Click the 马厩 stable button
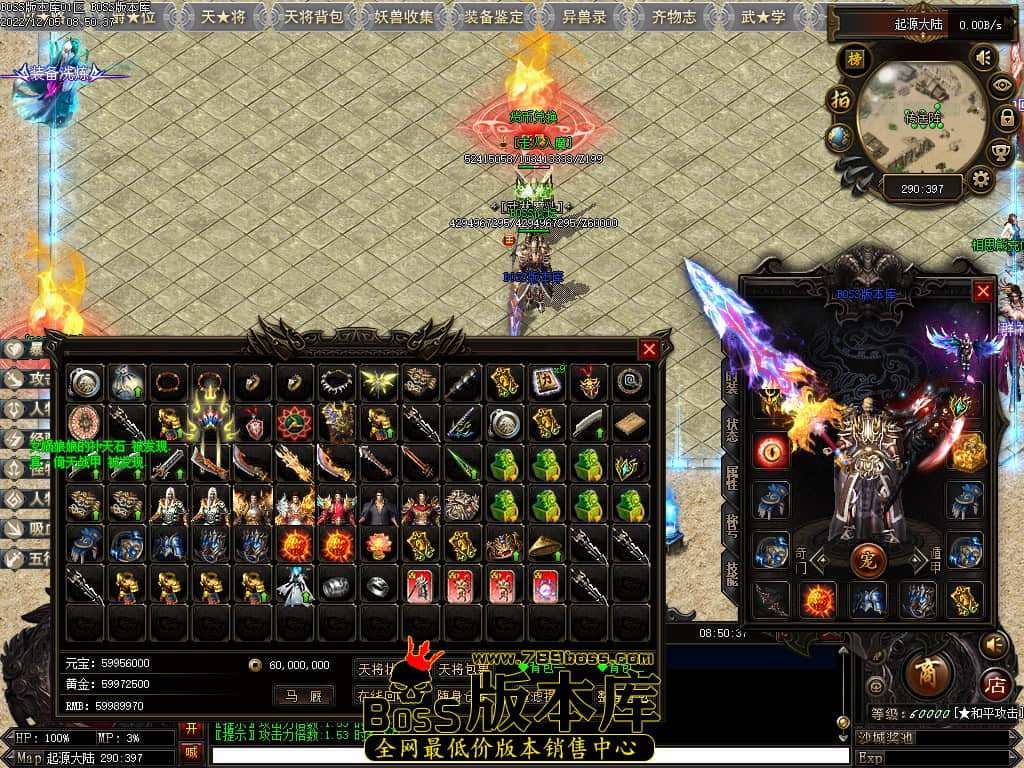 (303, 695)
